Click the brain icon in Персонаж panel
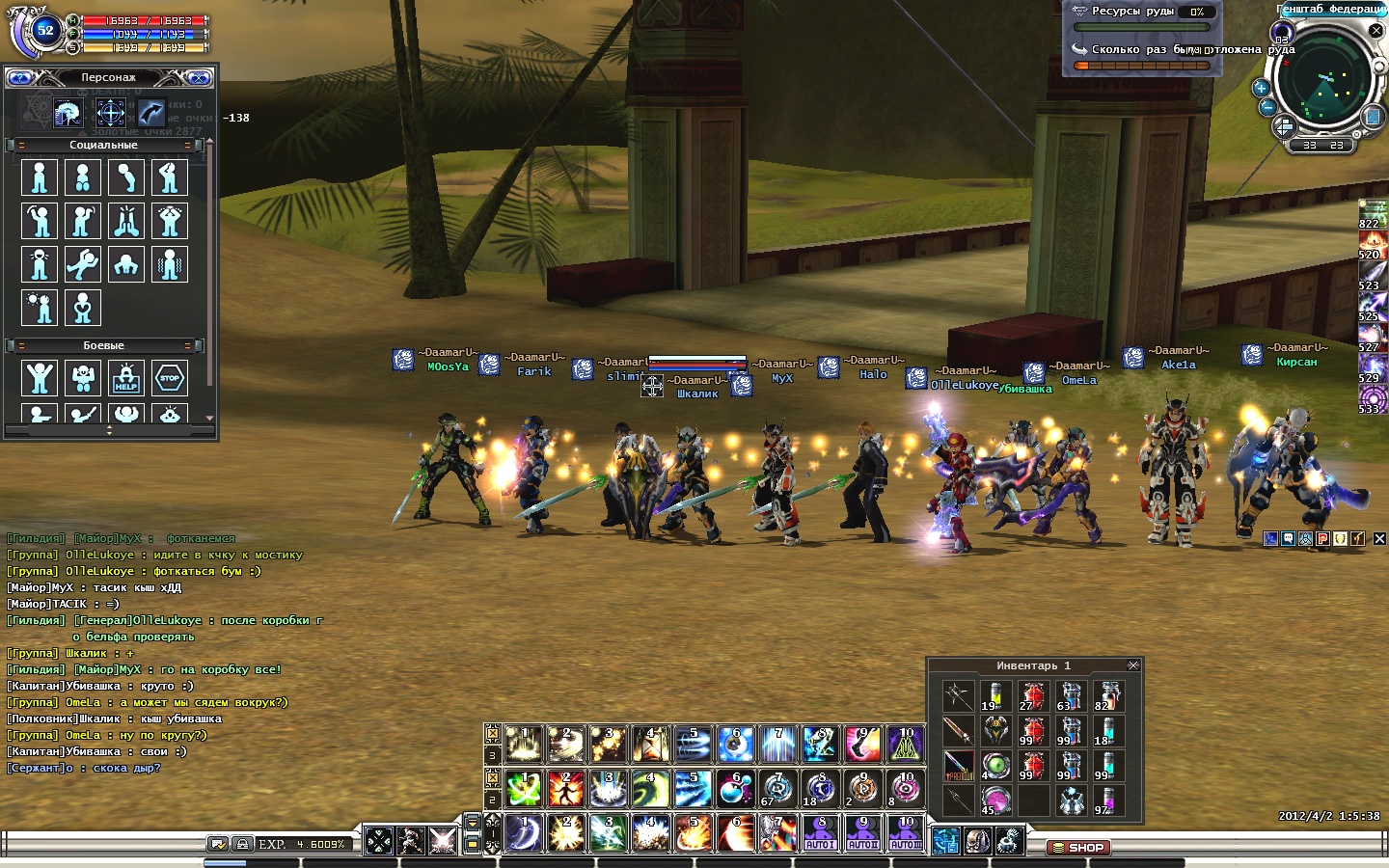This screenshot has height=868, width=1389. pos(68,113)
